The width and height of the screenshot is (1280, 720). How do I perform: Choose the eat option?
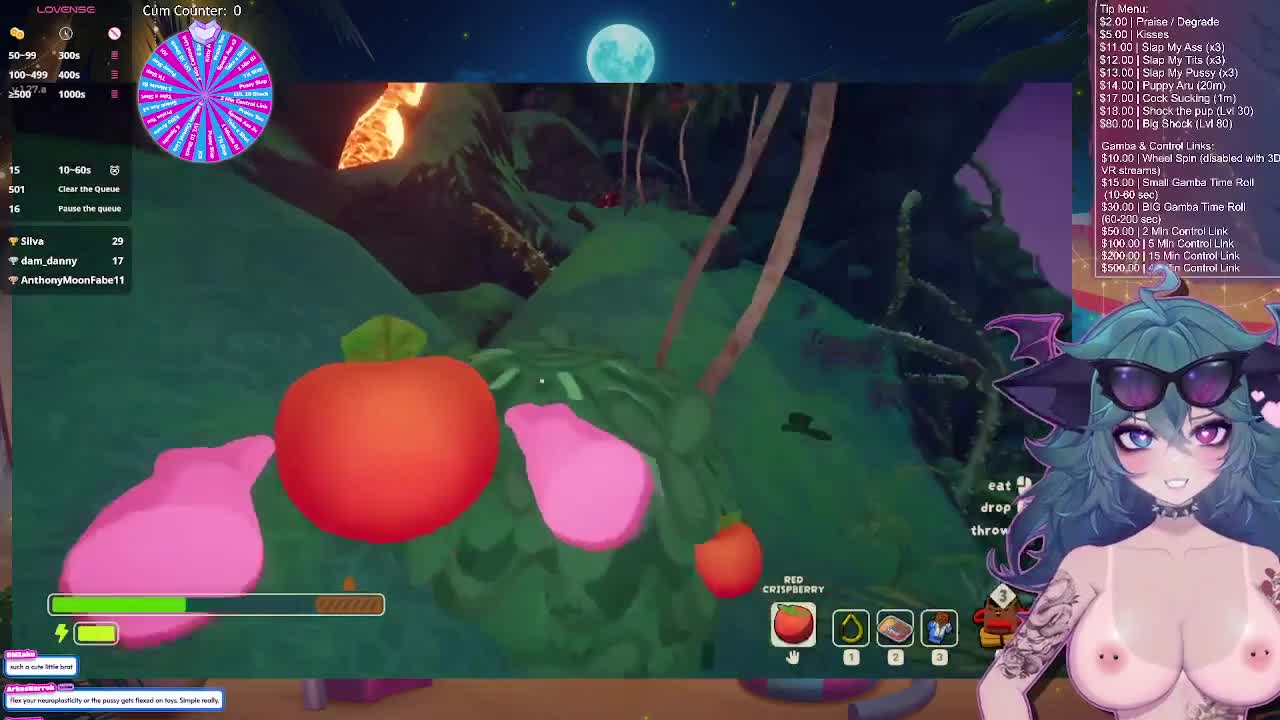click(1000, 485)
